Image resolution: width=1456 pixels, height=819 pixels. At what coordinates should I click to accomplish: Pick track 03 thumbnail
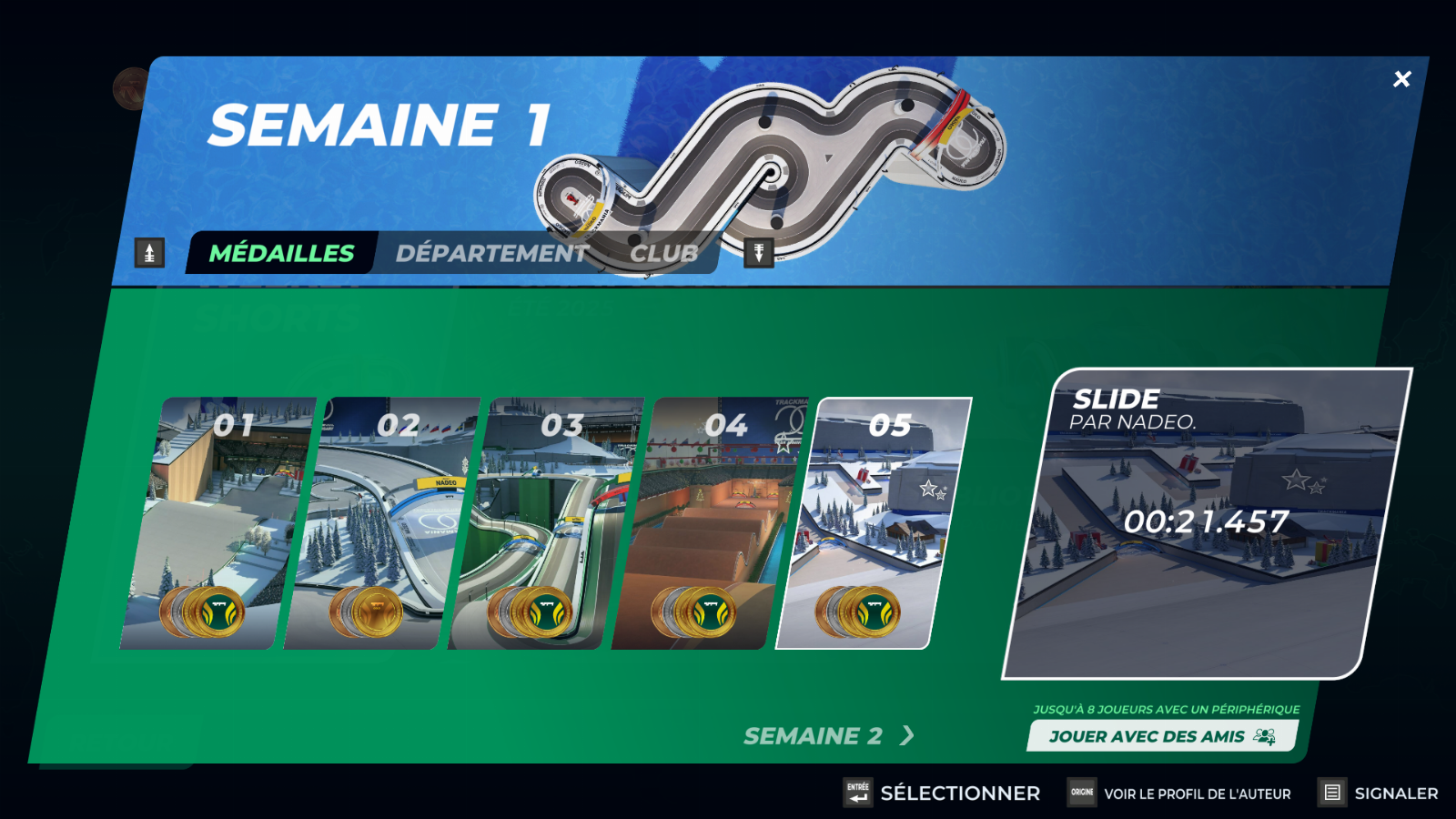click(542, 523)
